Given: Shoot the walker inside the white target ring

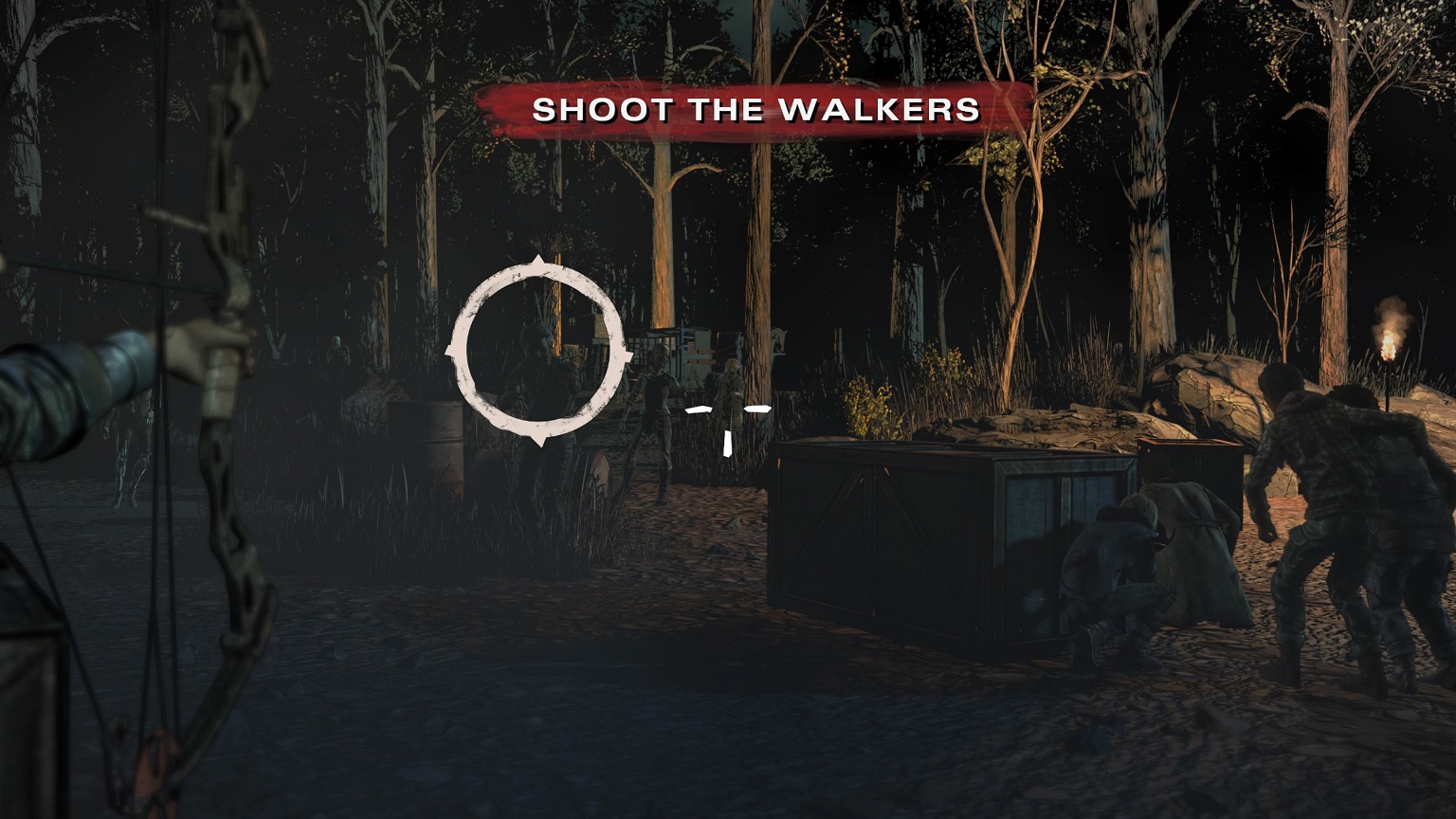Looking at the screenshot, I should [x=538, y=353].
